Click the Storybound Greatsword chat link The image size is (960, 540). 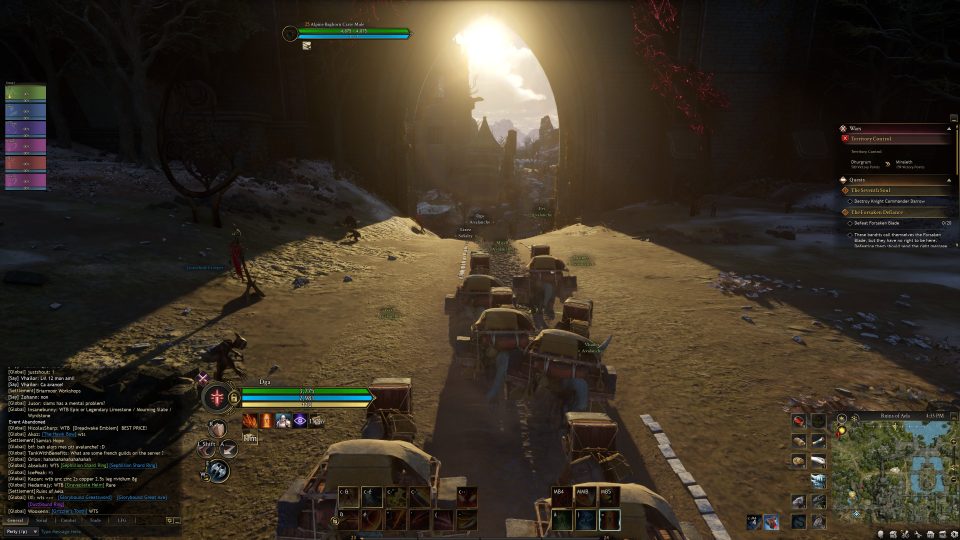(86, 496)
